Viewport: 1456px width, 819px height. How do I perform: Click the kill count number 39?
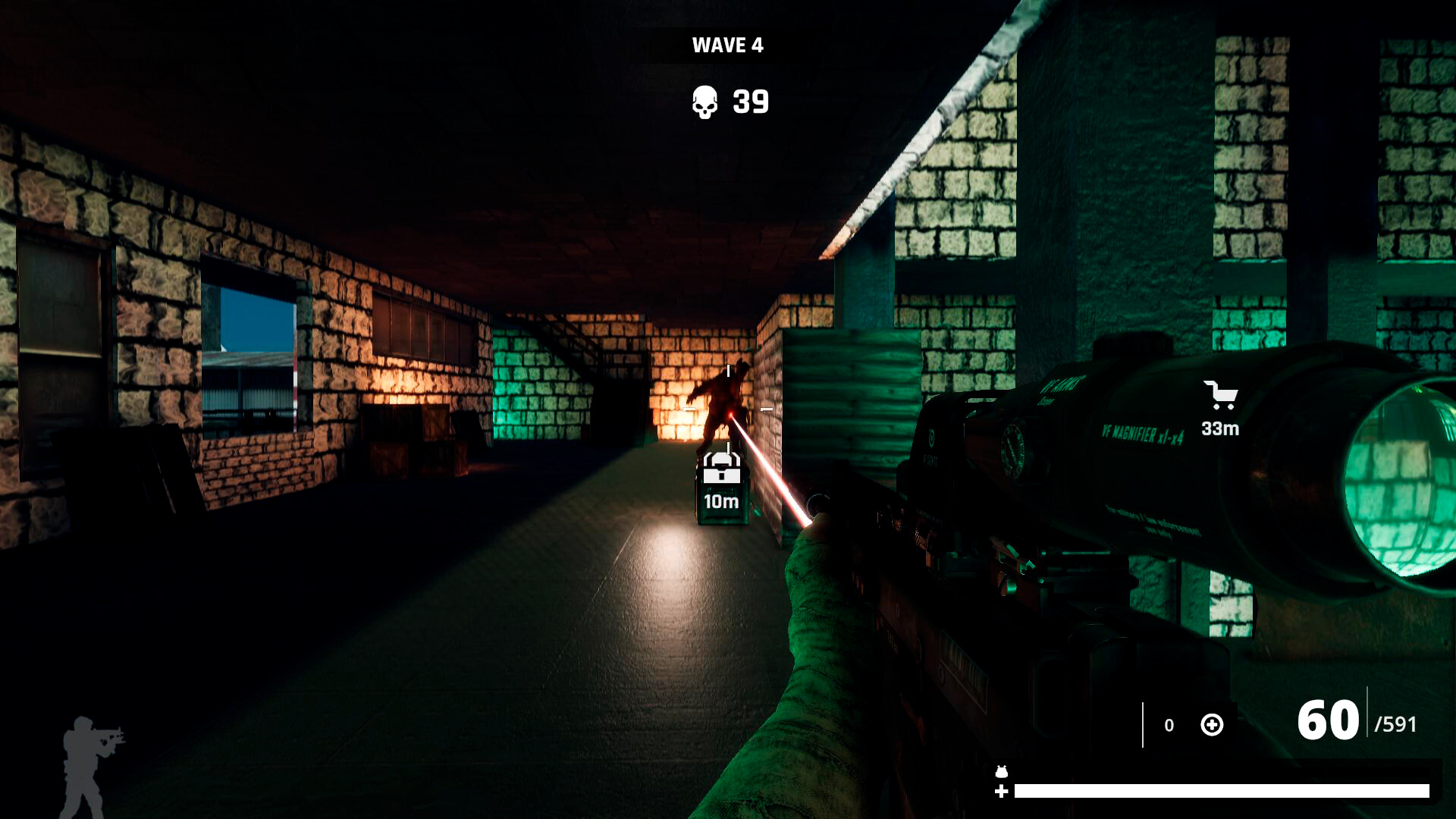tap(750, 101)
